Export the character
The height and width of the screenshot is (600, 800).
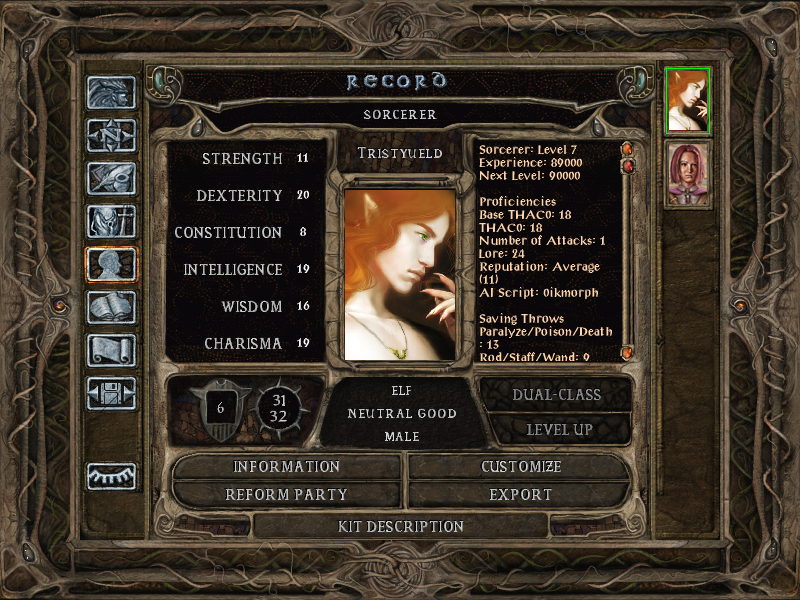pos(520,494)
